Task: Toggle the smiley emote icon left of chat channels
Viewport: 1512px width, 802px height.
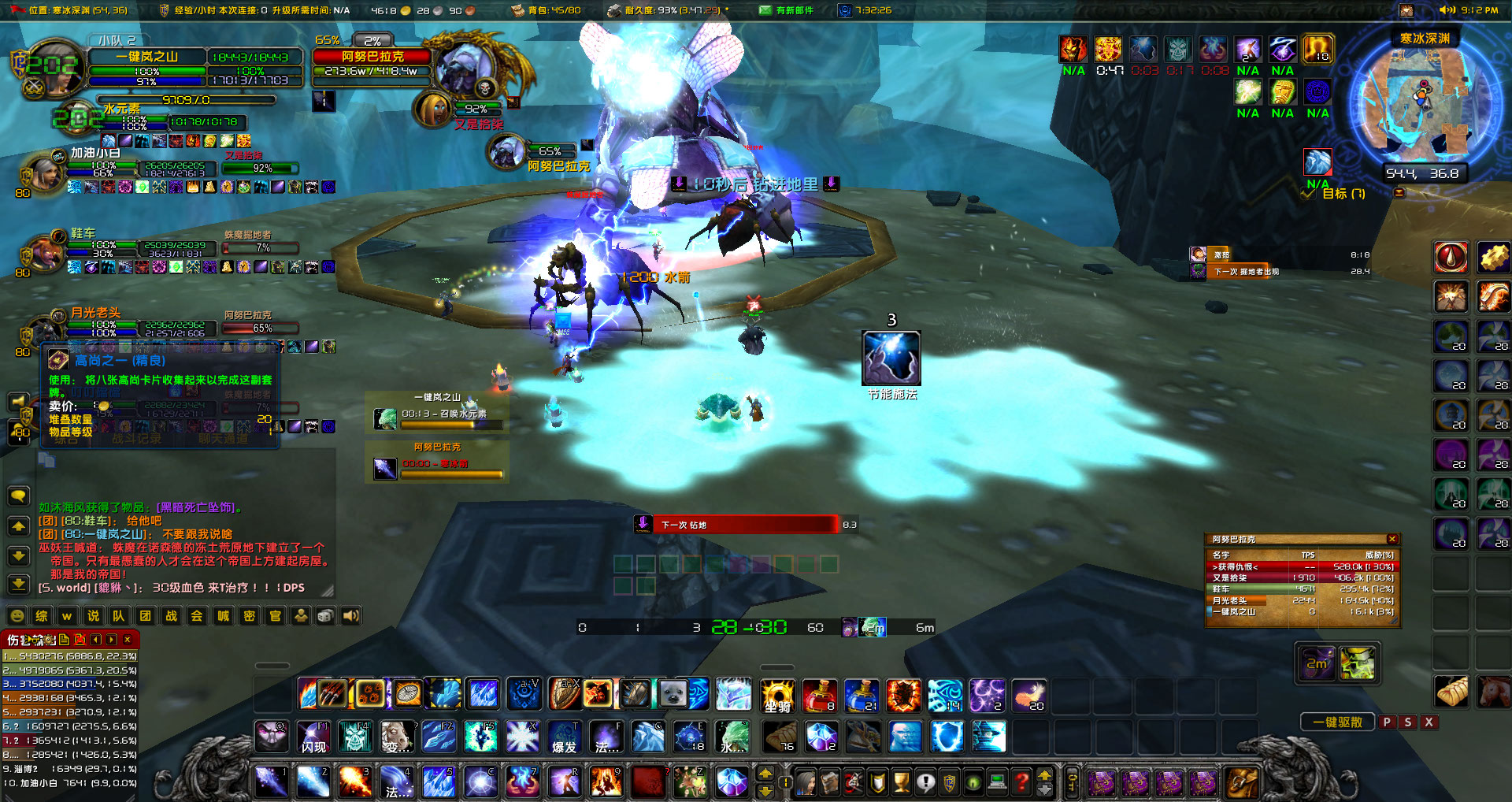Action: (x=17, y=616)
